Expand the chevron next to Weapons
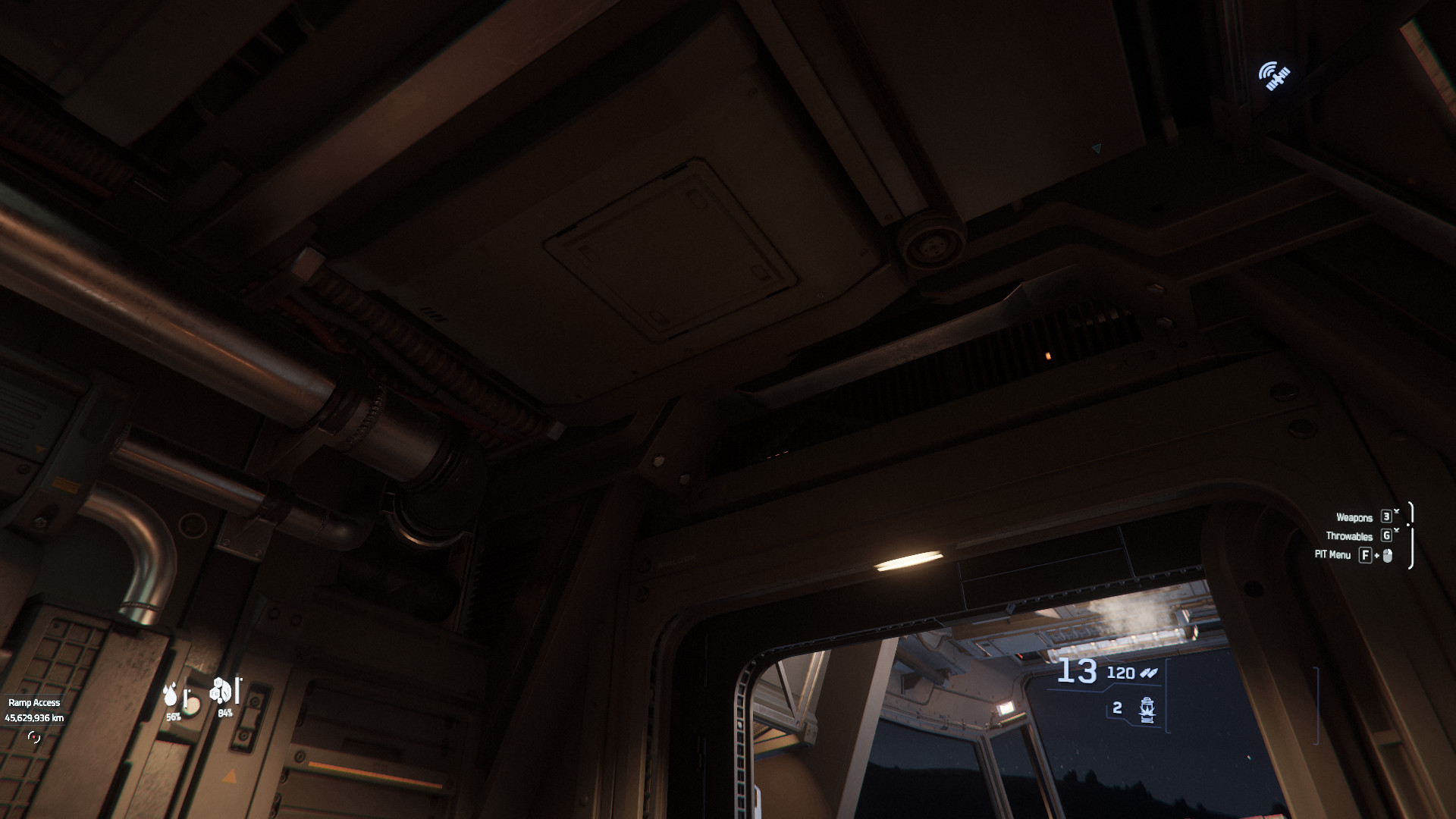Image resolution: width=1456 pixels, height=819 pixels. pos(1397,511)
